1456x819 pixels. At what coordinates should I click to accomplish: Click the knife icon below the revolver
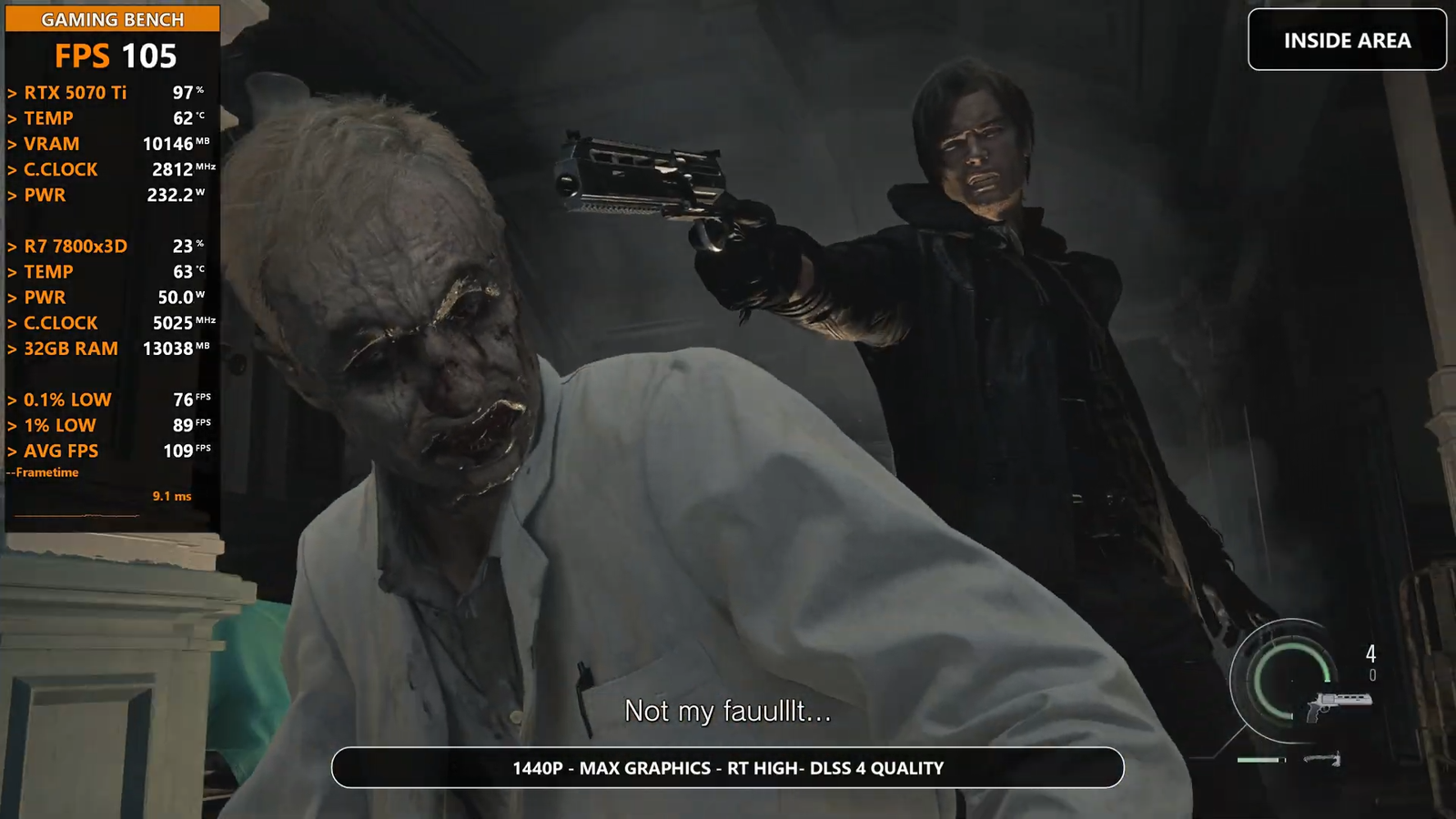(x=1321, y=758)
